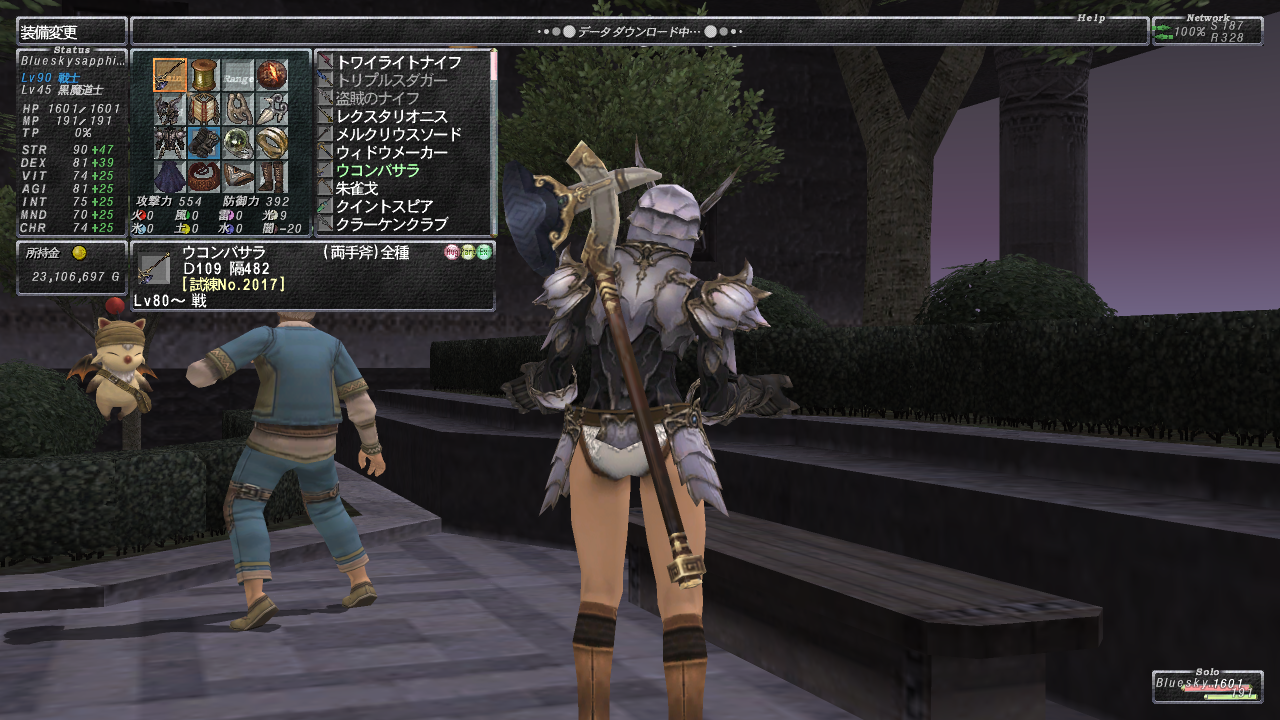Select the plain gold ring slot
The image size is (1280, 720).
coord(271,143)
